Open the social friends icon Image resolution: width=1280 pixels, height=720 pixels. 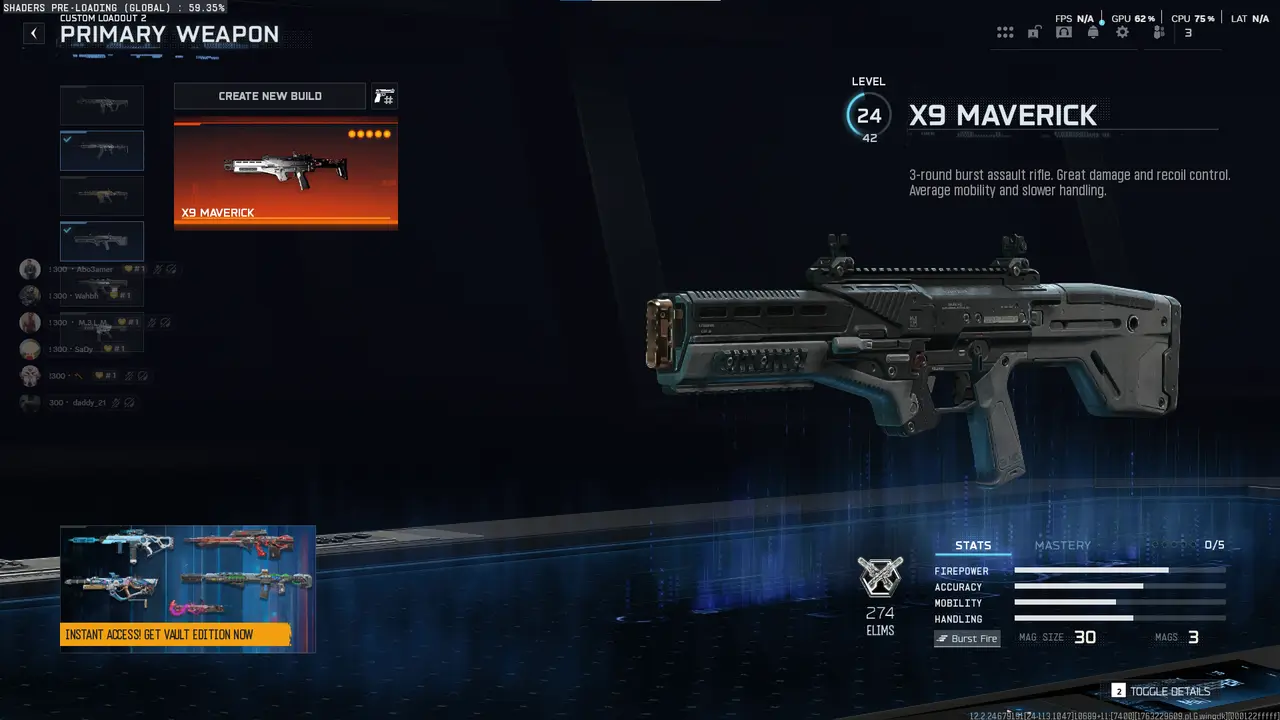[1157, 32]
